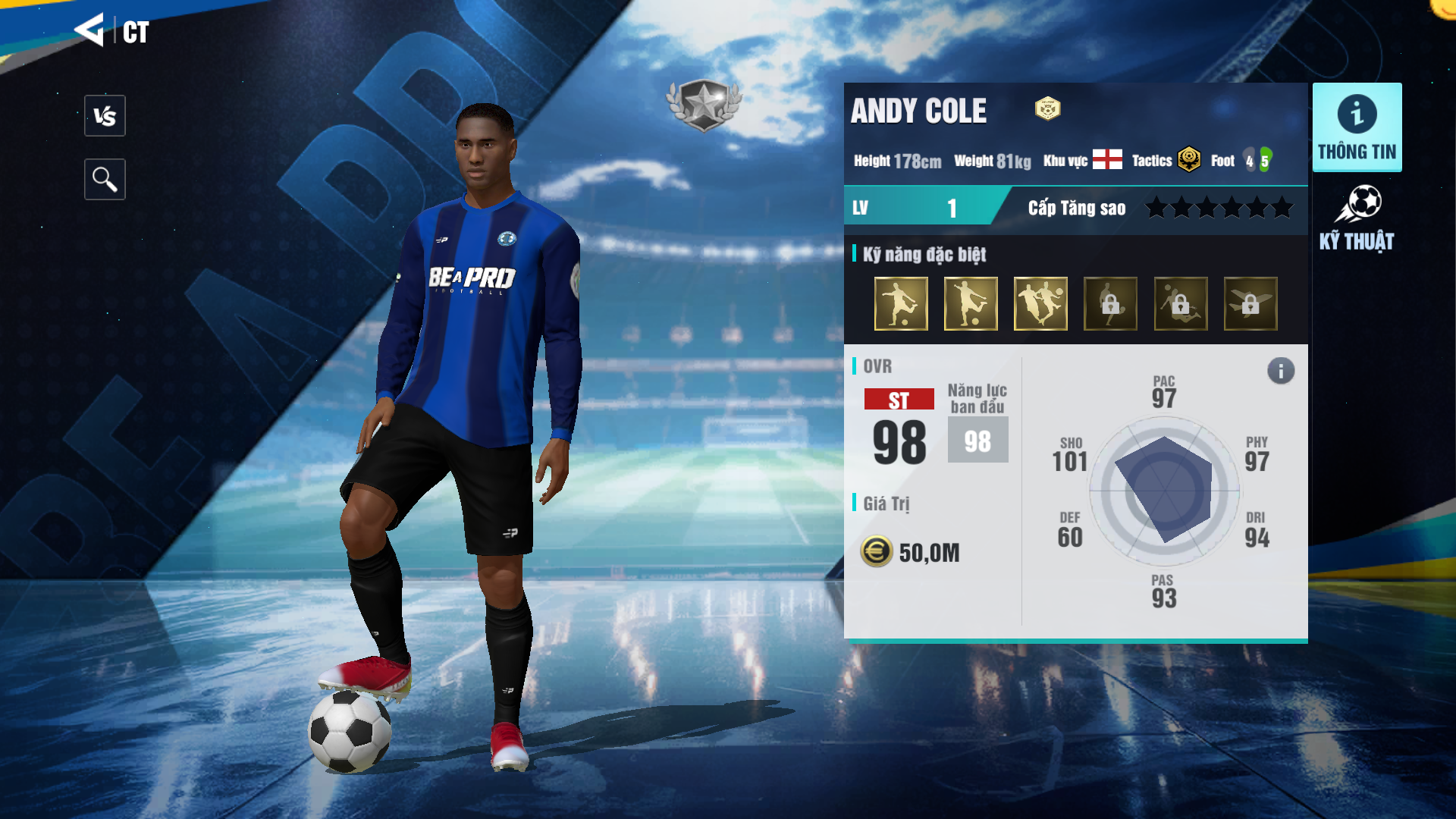Image resolution: width=1456 pixels, height=819 pixels.
Task: Tap the Tactics gold hexagon emblem
Action: click(x=1189, y=160)
